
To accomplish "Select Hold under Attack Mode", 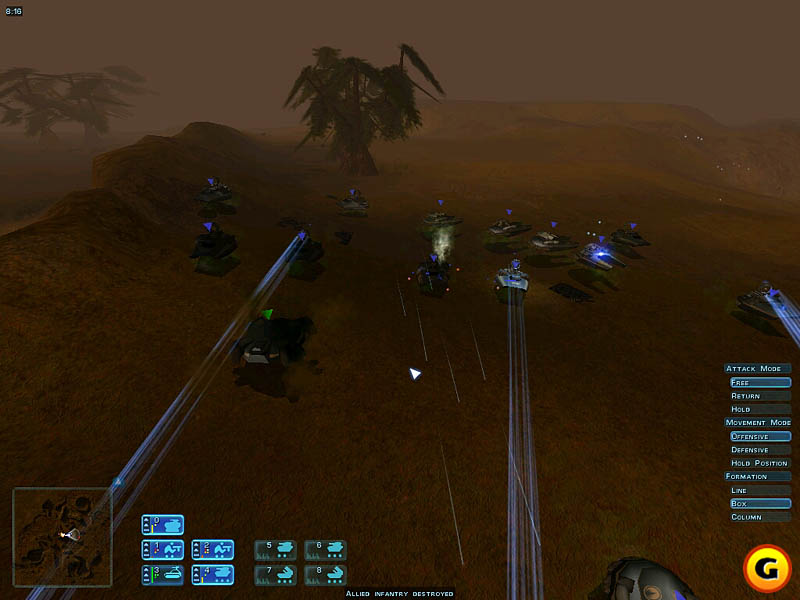I will tap(759, 409).
